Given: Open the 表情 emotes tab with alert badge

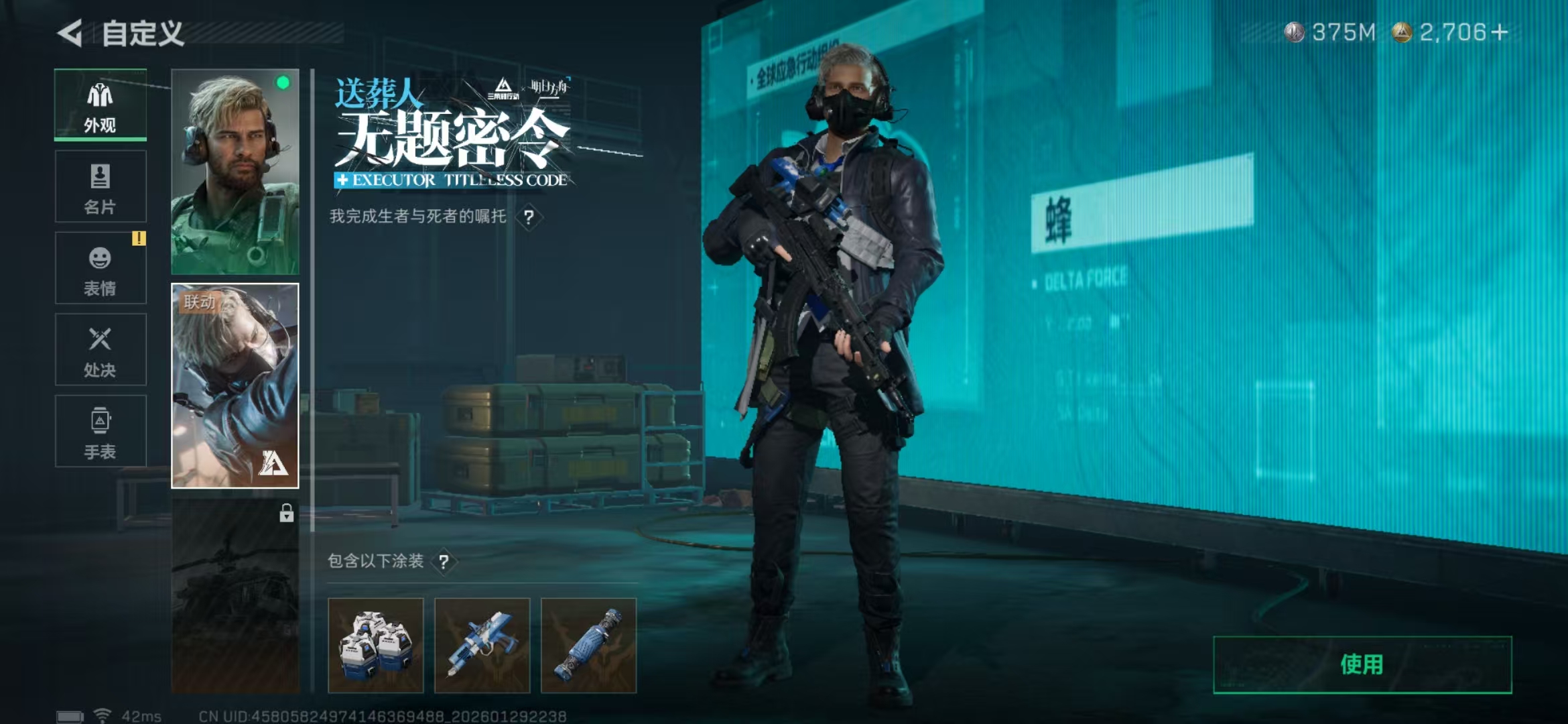Looking at the screenshot, I should [99, 268].
